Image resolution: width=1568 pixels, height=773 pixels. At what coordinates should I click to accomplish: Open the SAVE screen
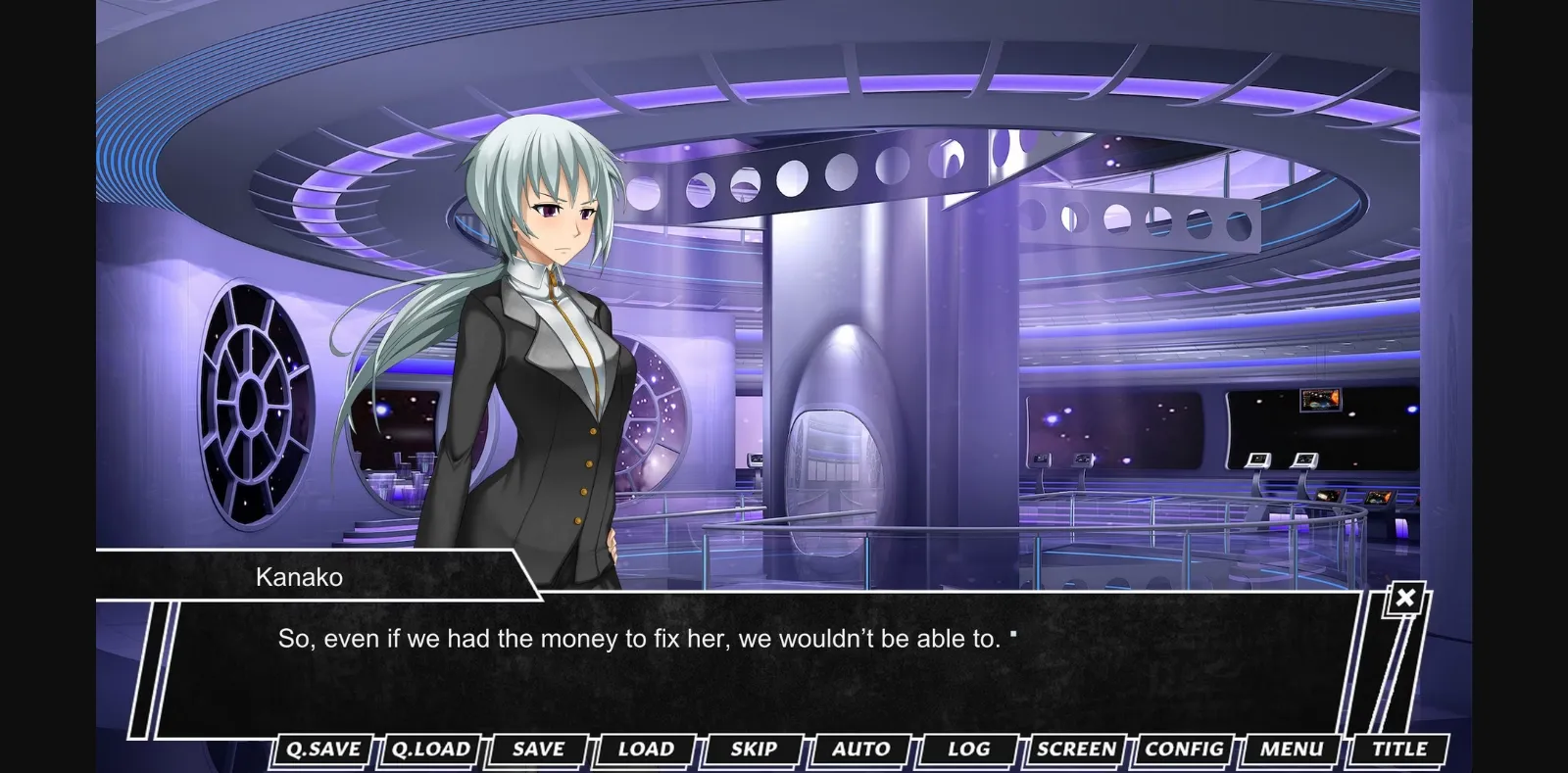click(537, 749)
